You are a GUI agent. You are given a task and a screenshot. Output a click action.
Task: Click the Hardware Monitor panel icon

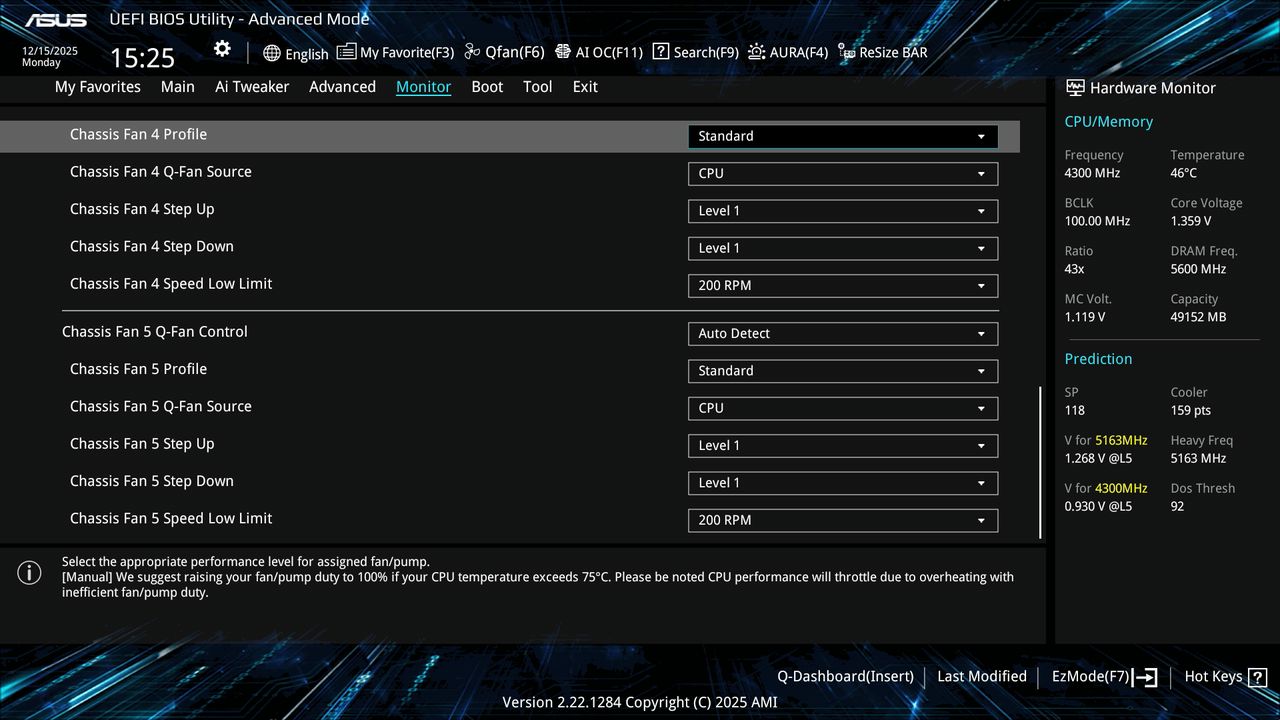point(1074,87)
